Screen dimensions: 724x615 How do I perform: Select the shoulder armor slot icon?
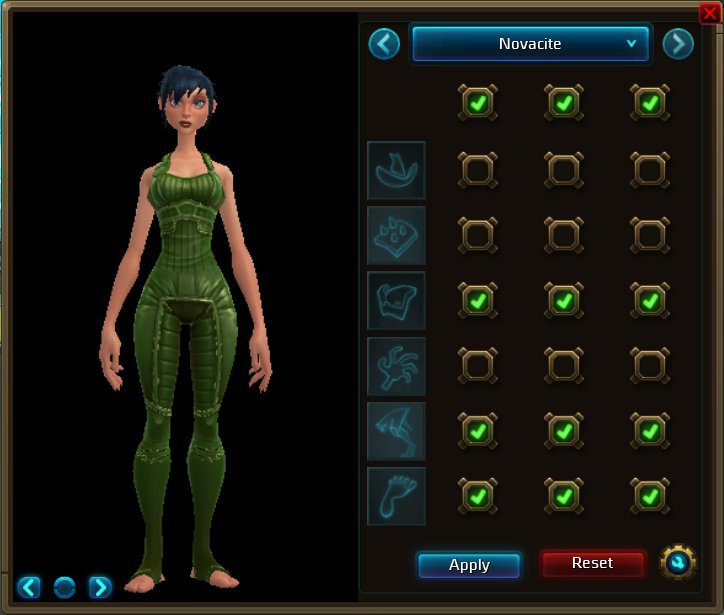tap(396, 235)
